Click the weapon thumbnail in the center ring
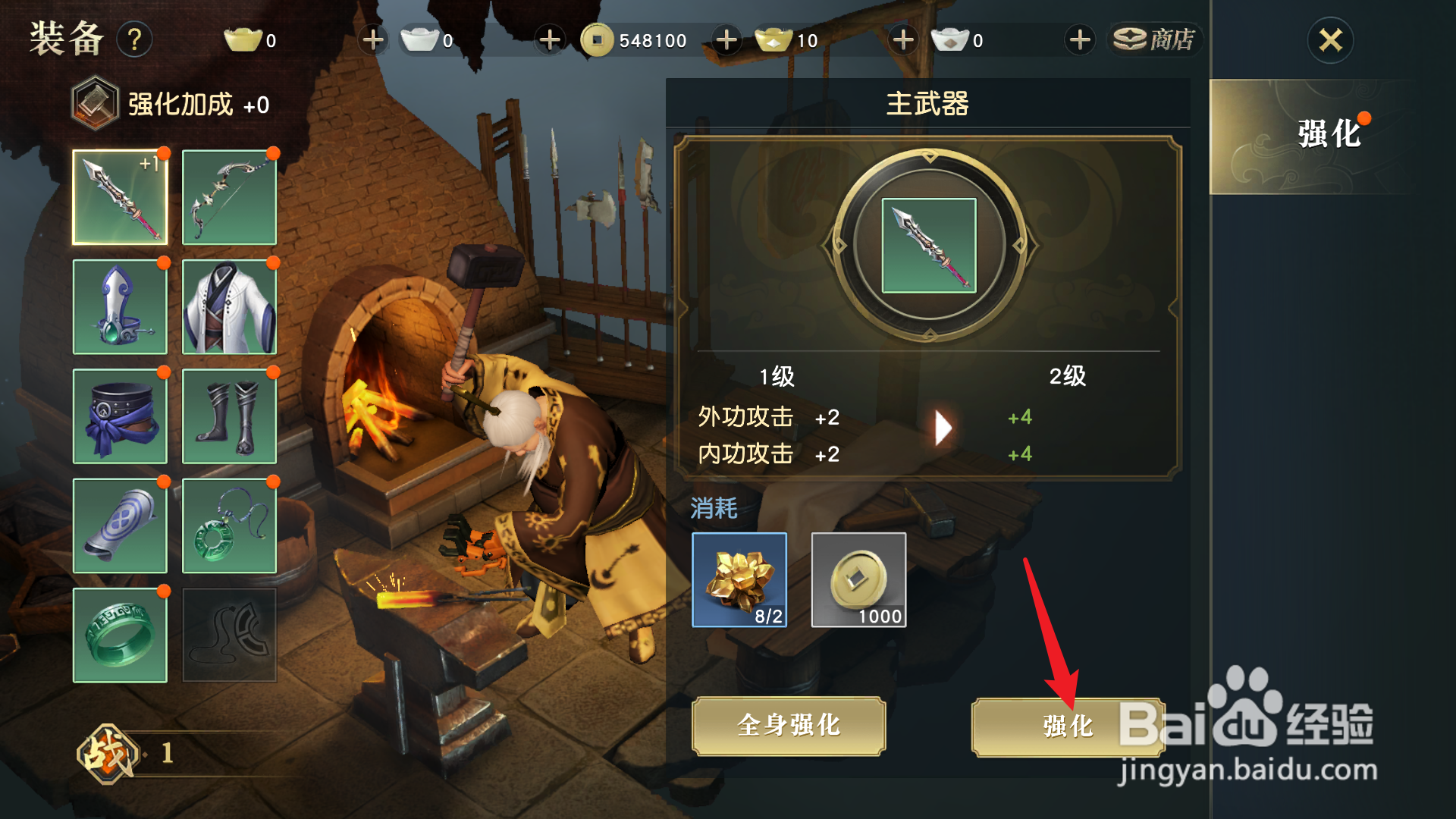 [x=929, y=244]
